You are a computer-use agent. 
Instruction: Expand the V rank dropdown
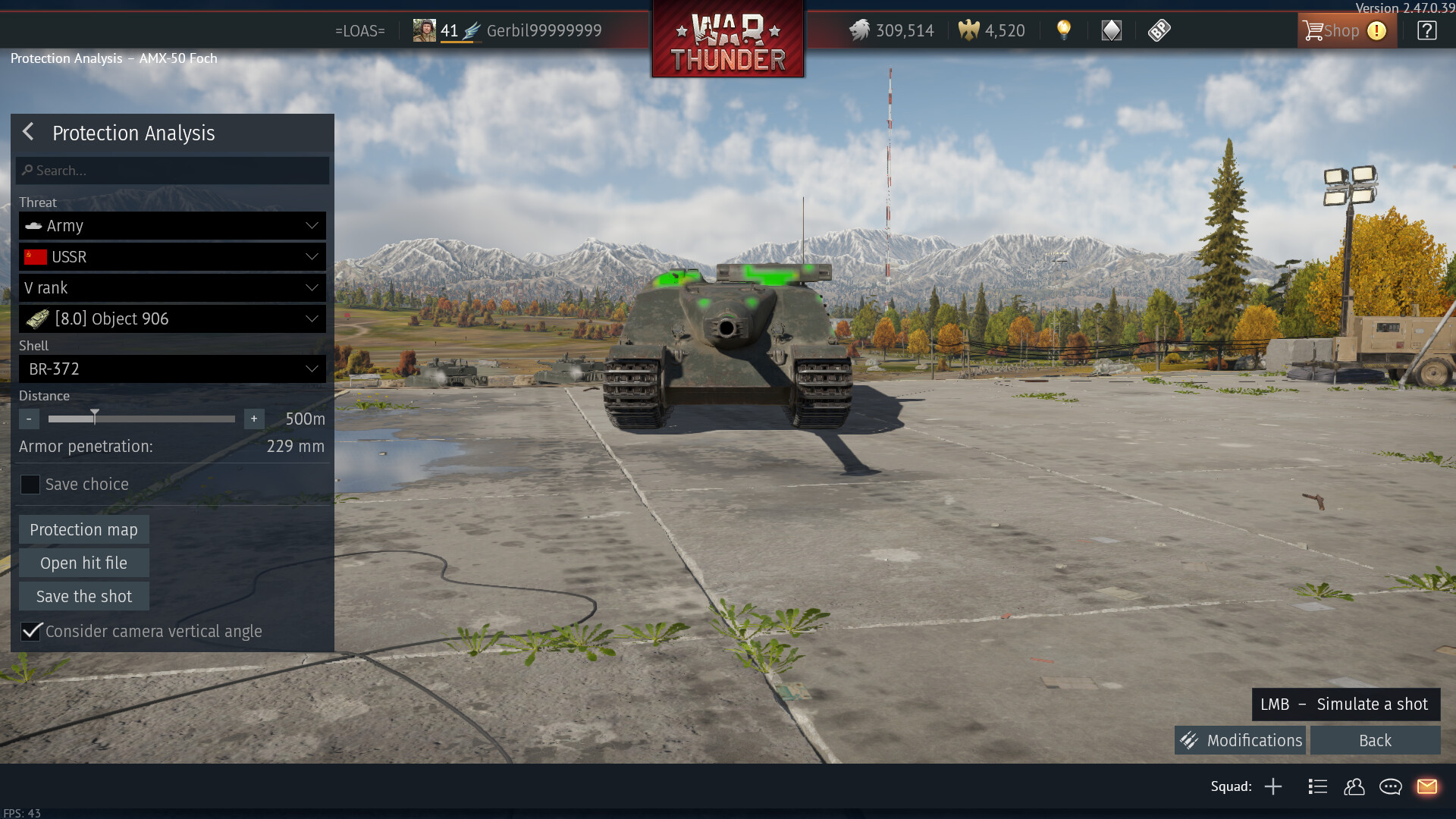pos(173,288)
